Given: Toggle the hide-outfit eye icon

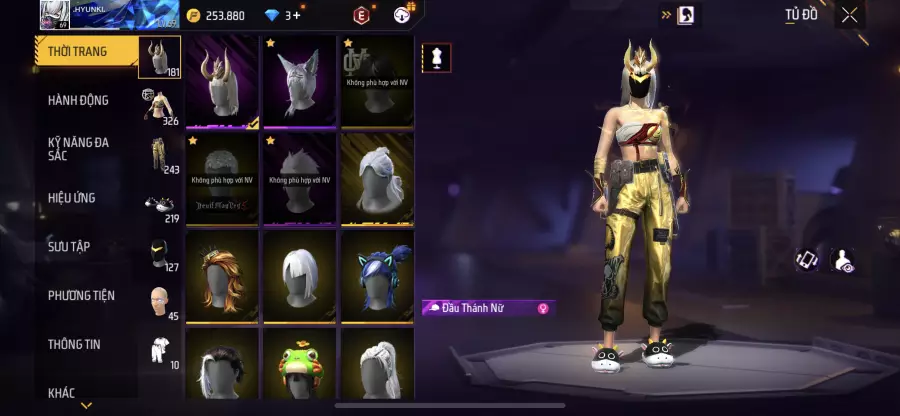Looking at the screenshot, I should pos(844,260).
